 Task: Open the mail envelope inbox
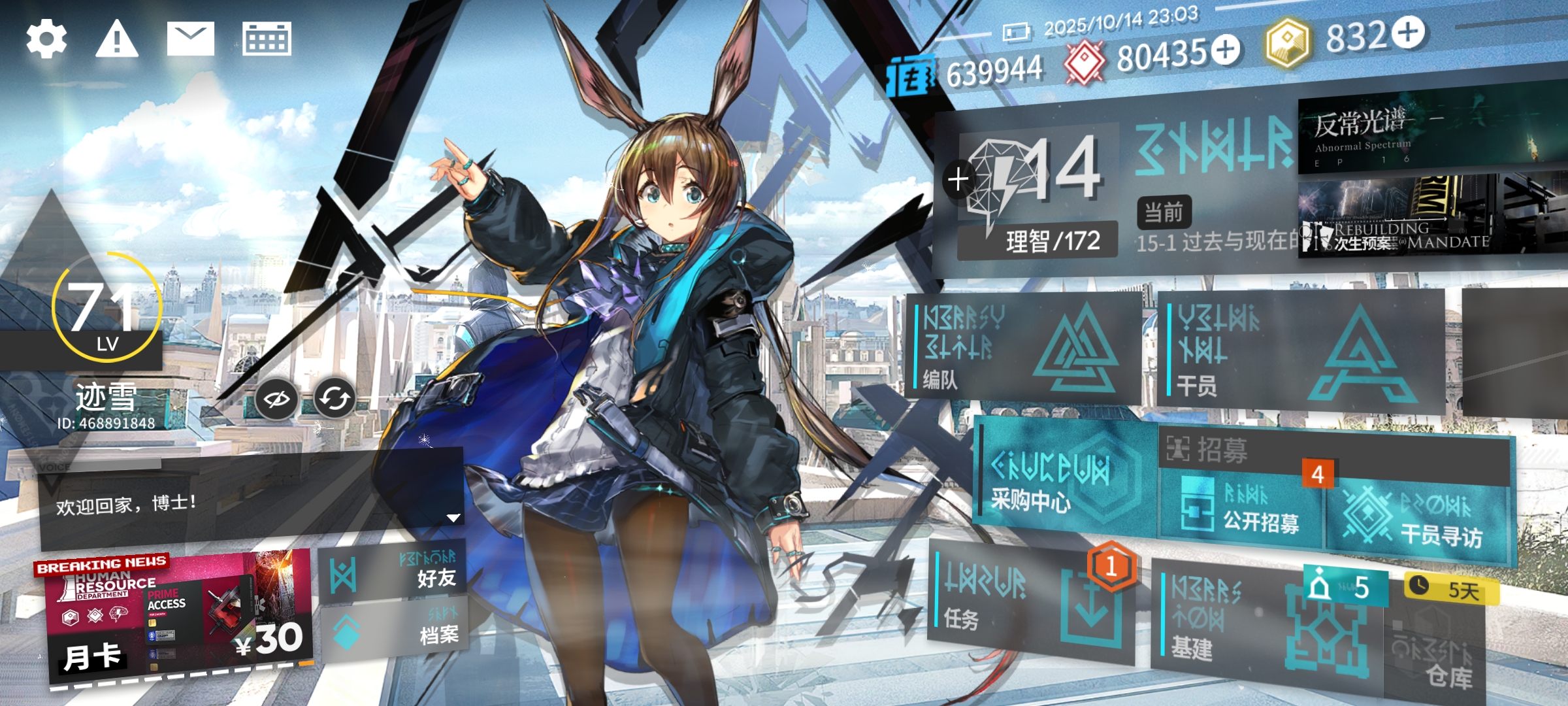(x=190, y=39)
